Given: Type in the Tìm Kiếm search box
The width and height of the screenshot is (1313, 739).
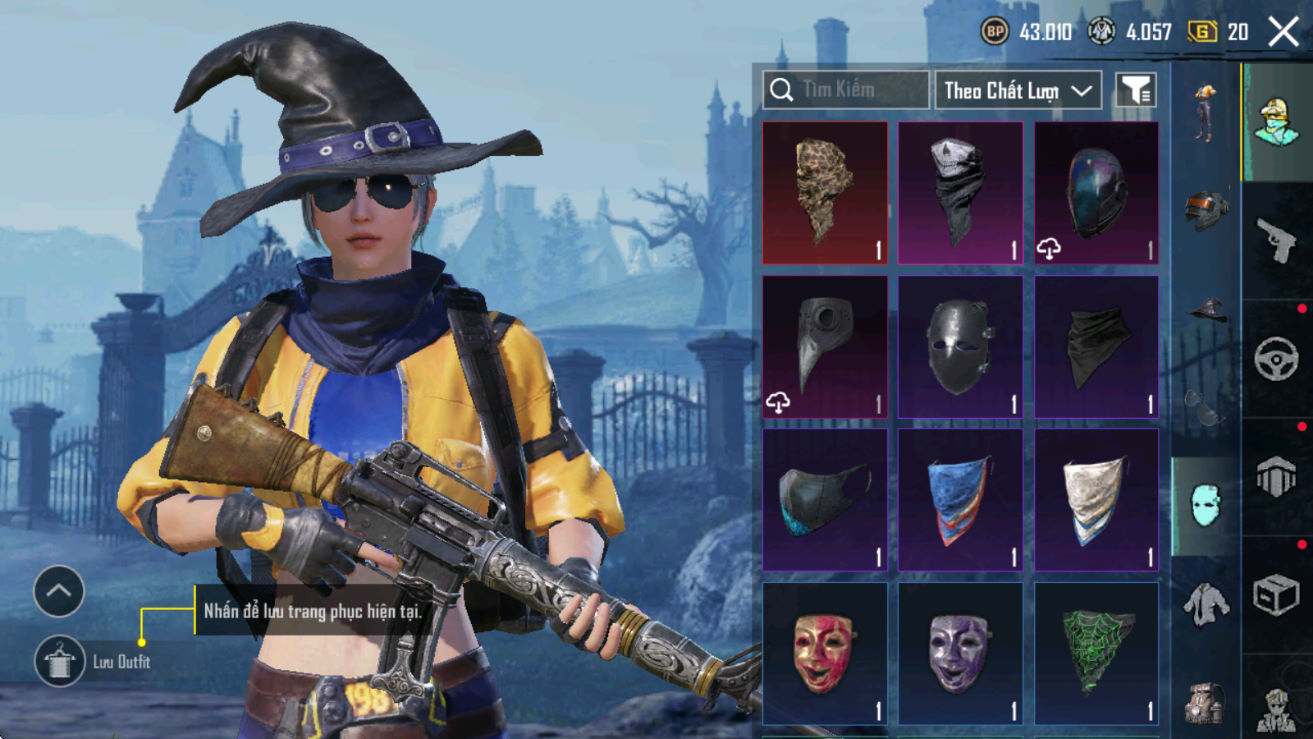Looking at the screenshot, I should point(846,90).
